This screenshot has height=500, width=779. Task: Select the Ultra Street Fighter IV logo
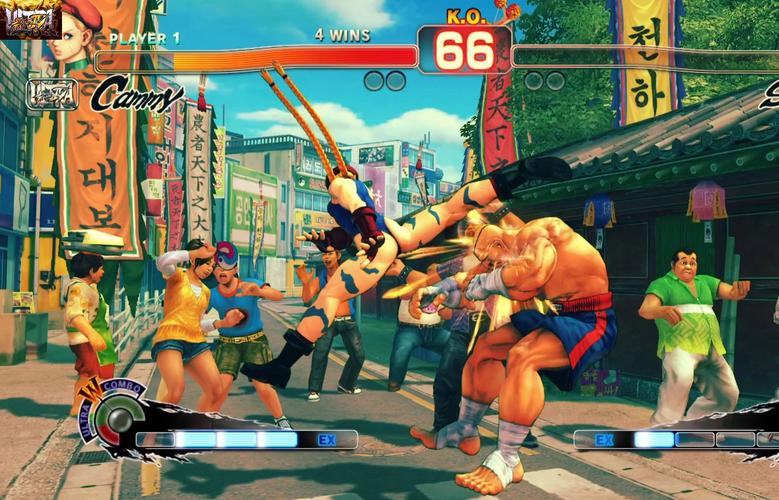30,19
